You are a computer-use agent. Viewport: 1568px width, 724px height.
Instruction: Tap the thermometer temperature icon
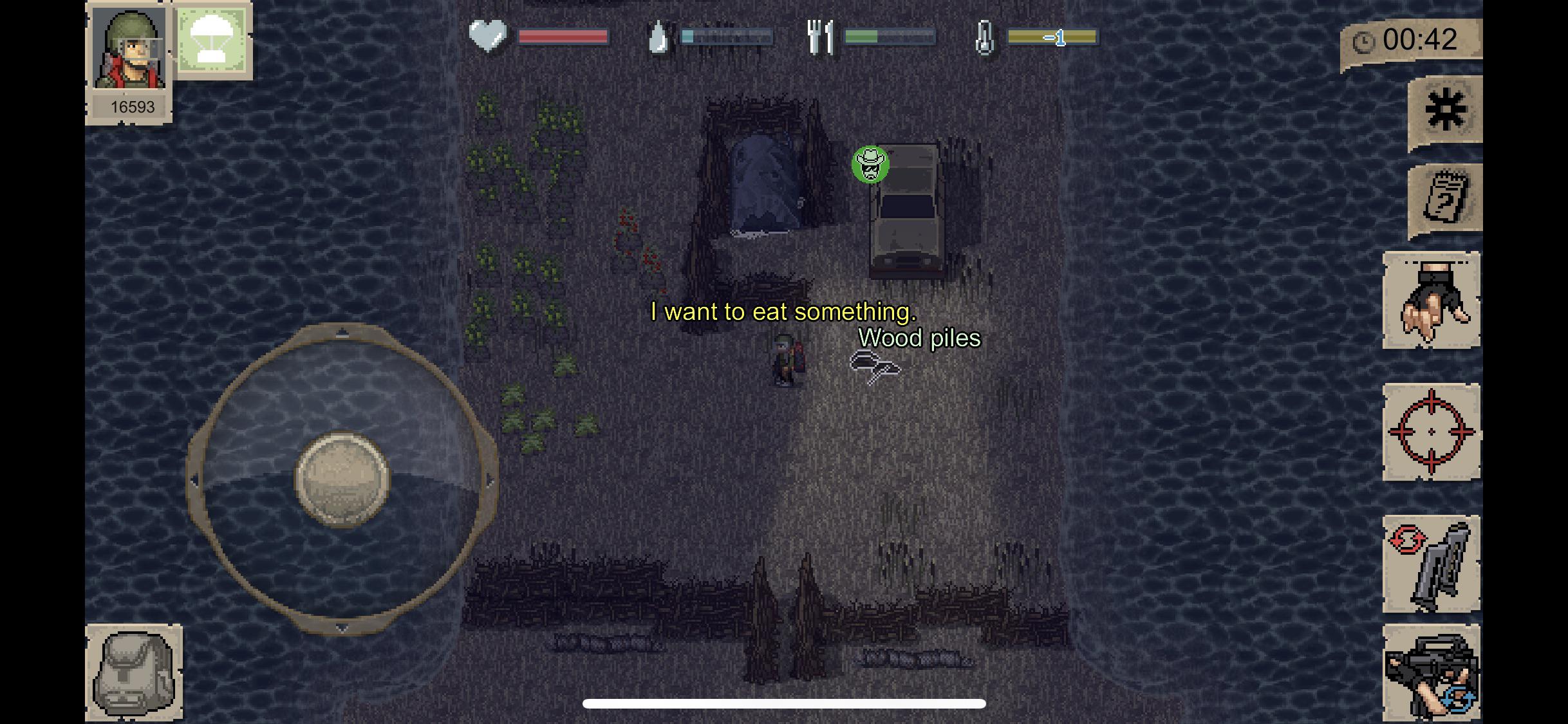984,36
